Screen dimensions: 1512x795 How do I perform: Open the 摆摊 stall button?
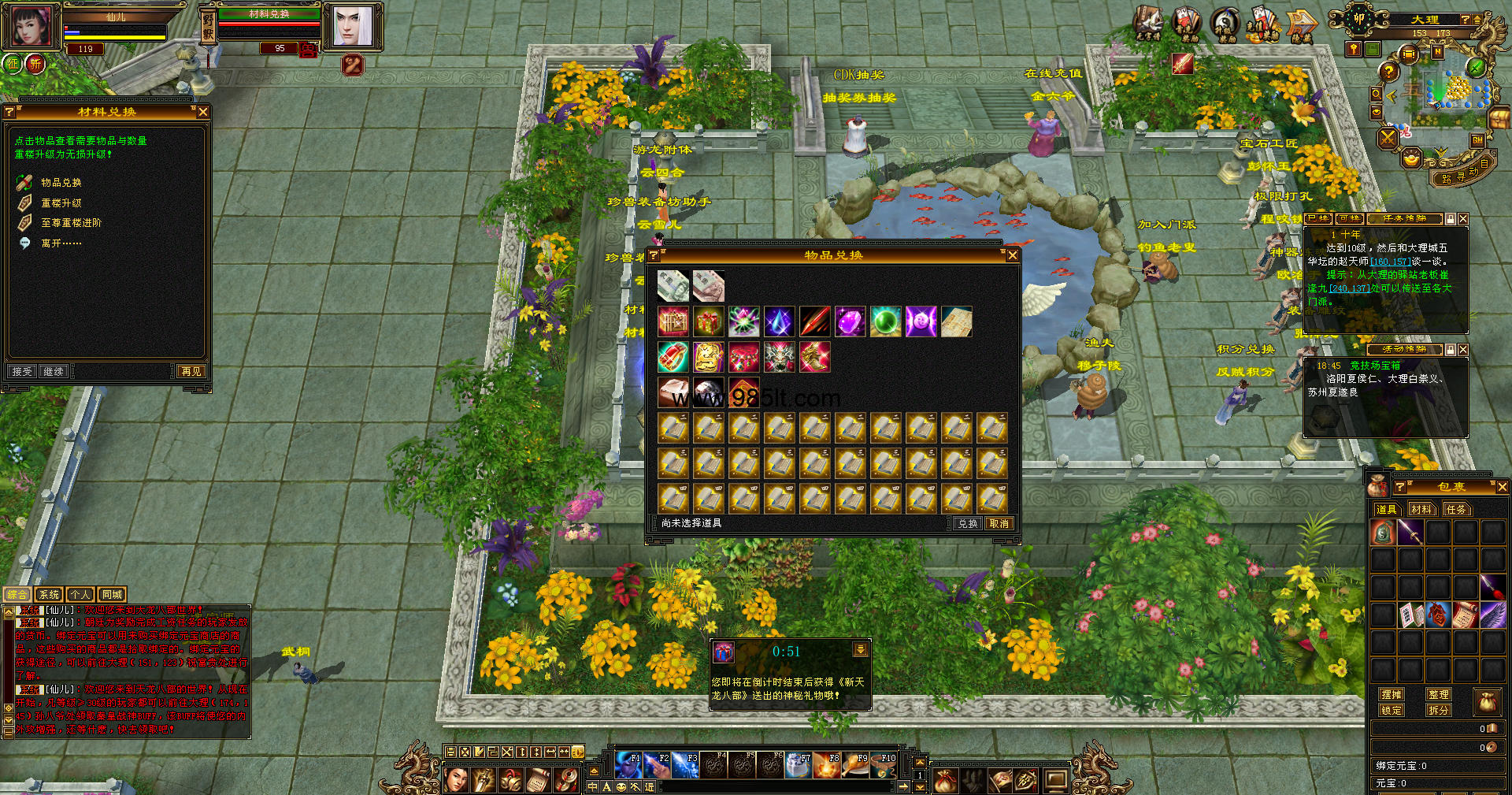coord(1392,694)
